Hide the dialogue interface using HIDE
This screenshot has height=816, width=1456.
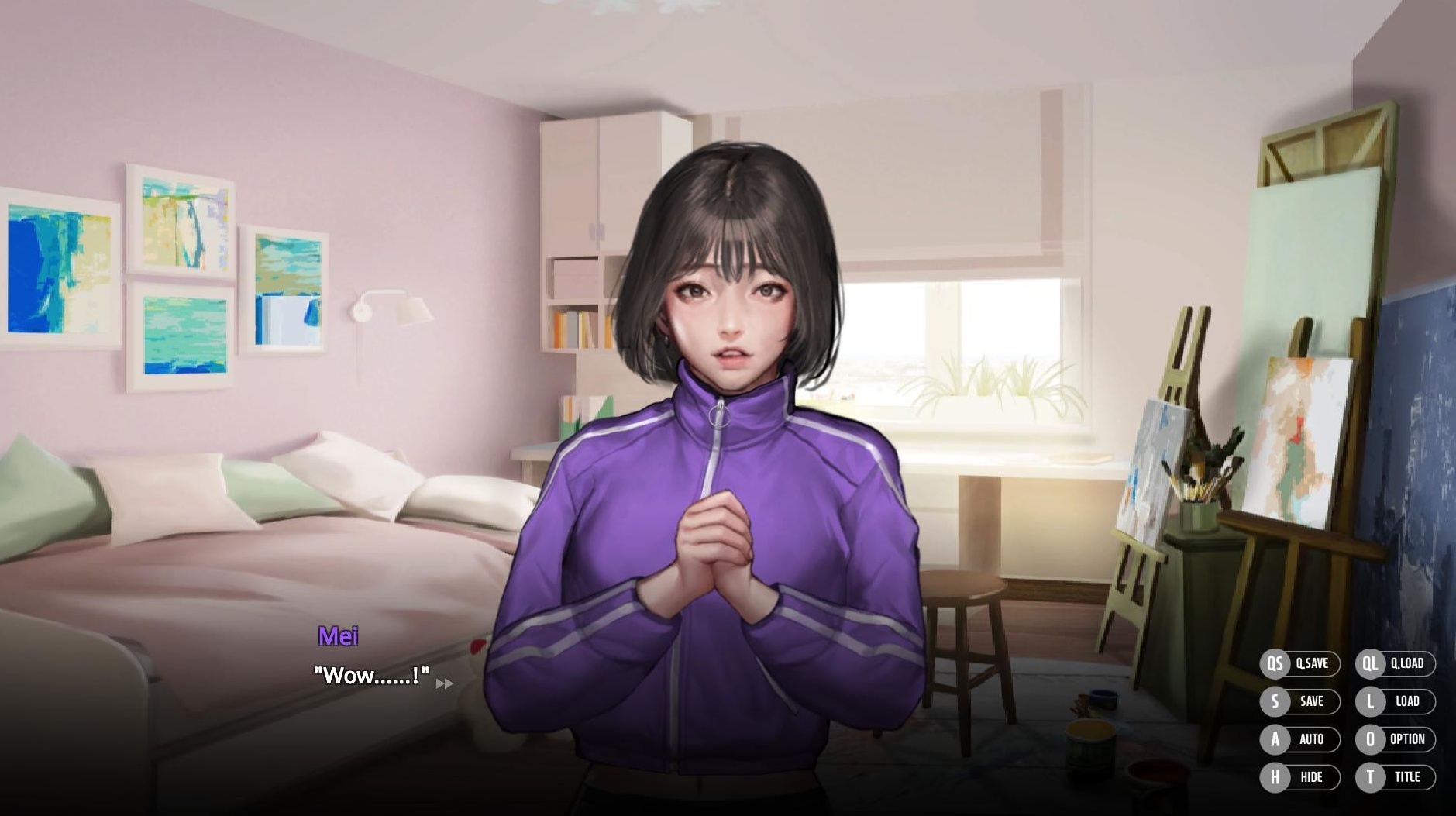[x=1312, y=778]
